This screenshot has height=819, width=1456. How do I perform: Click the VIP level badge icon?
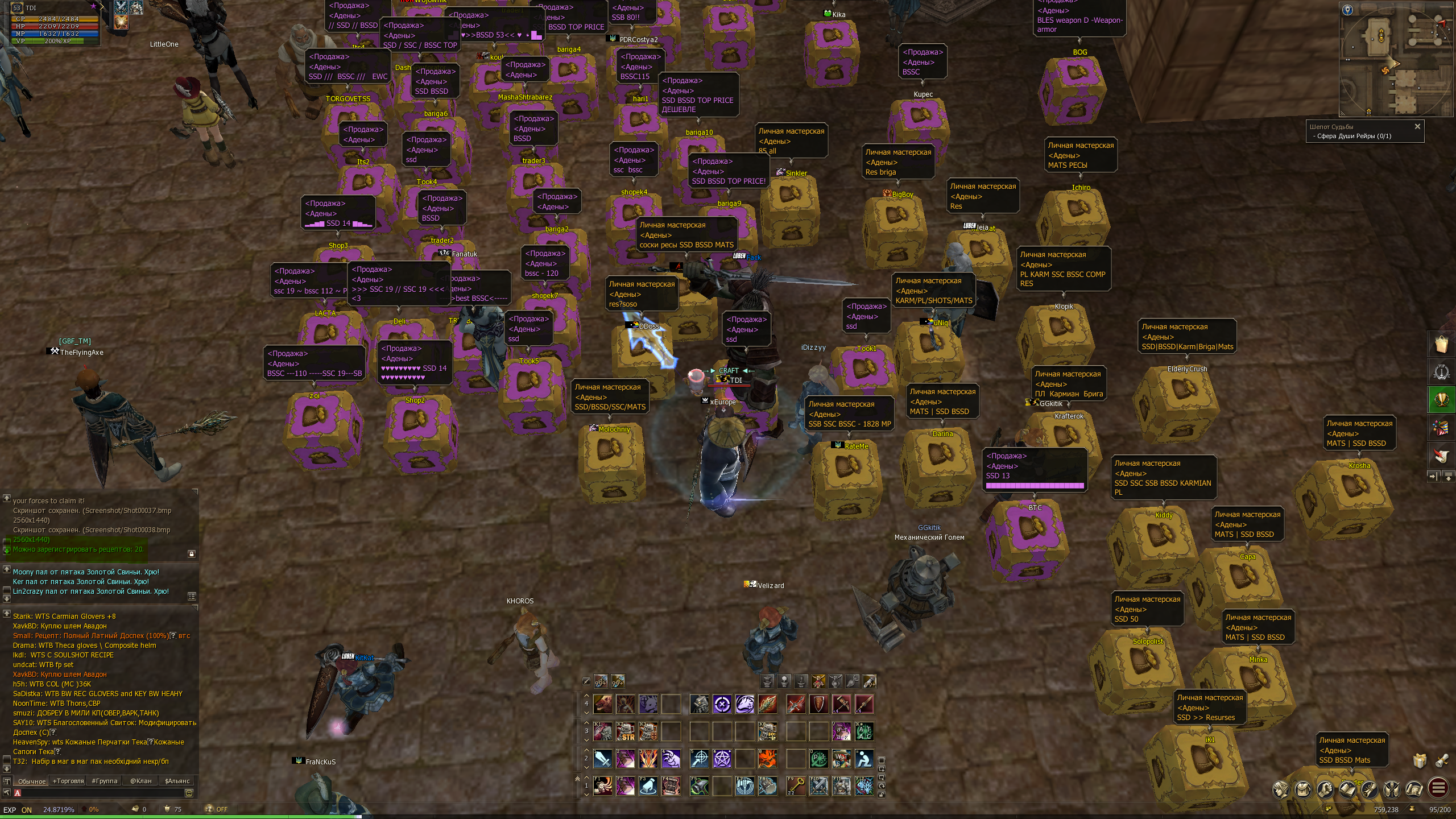tap(1442, 371)
